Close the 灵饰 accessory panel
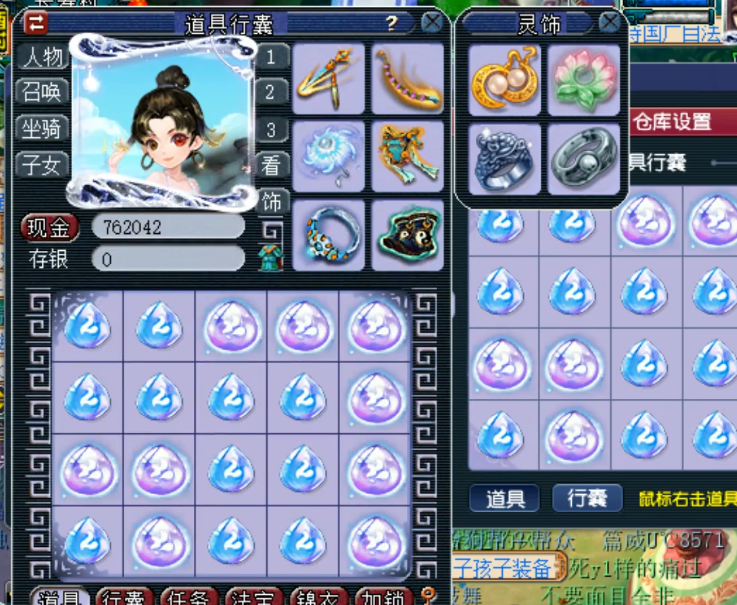737x605 pixels. 609,22
